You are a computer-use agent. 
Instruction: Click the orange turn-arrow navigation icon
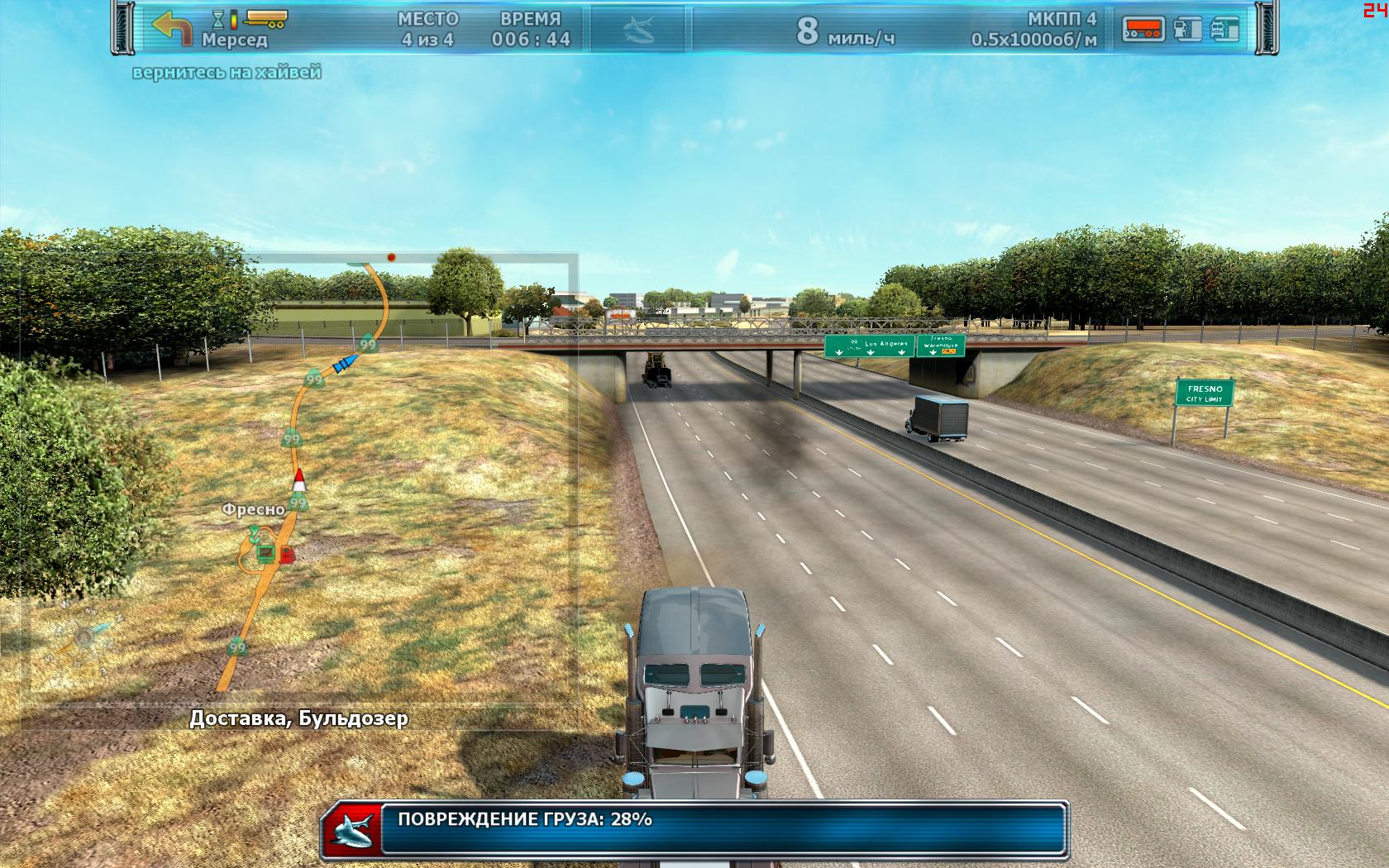click(x=171, y=28)
